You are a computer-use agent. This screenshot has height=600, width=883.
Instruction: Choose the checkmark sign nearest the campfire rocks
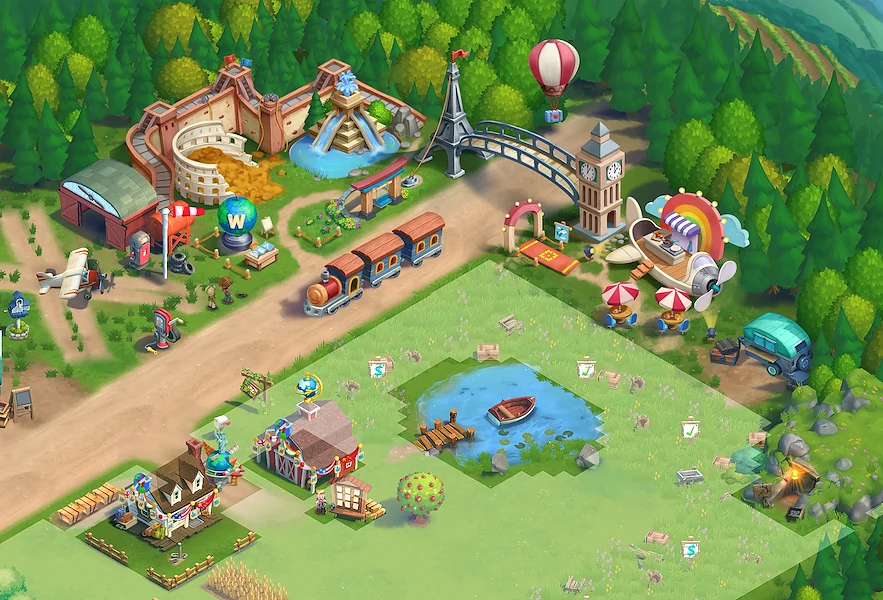[690, 429]
